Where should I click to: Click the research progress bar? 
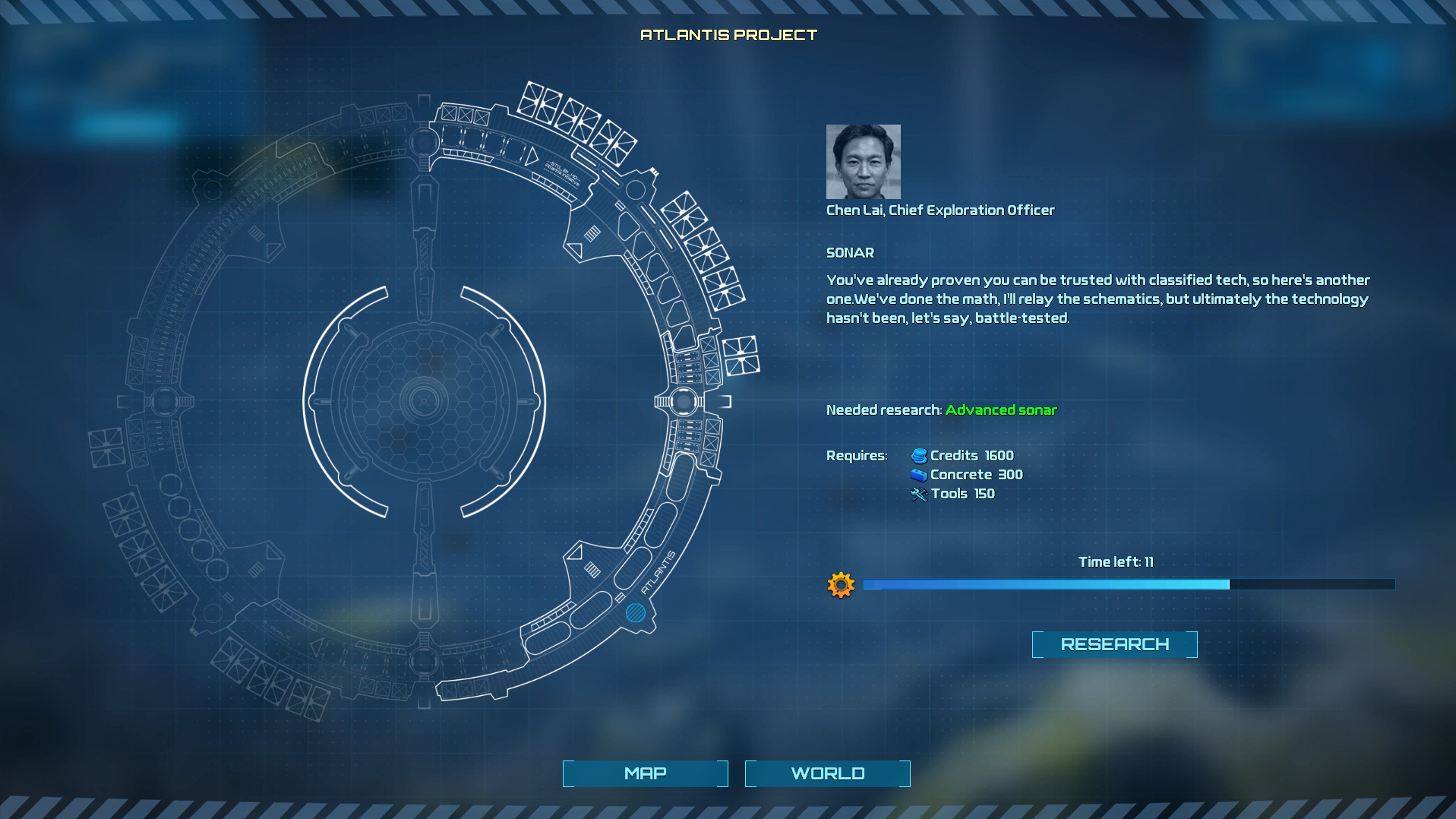(1129, 584)
